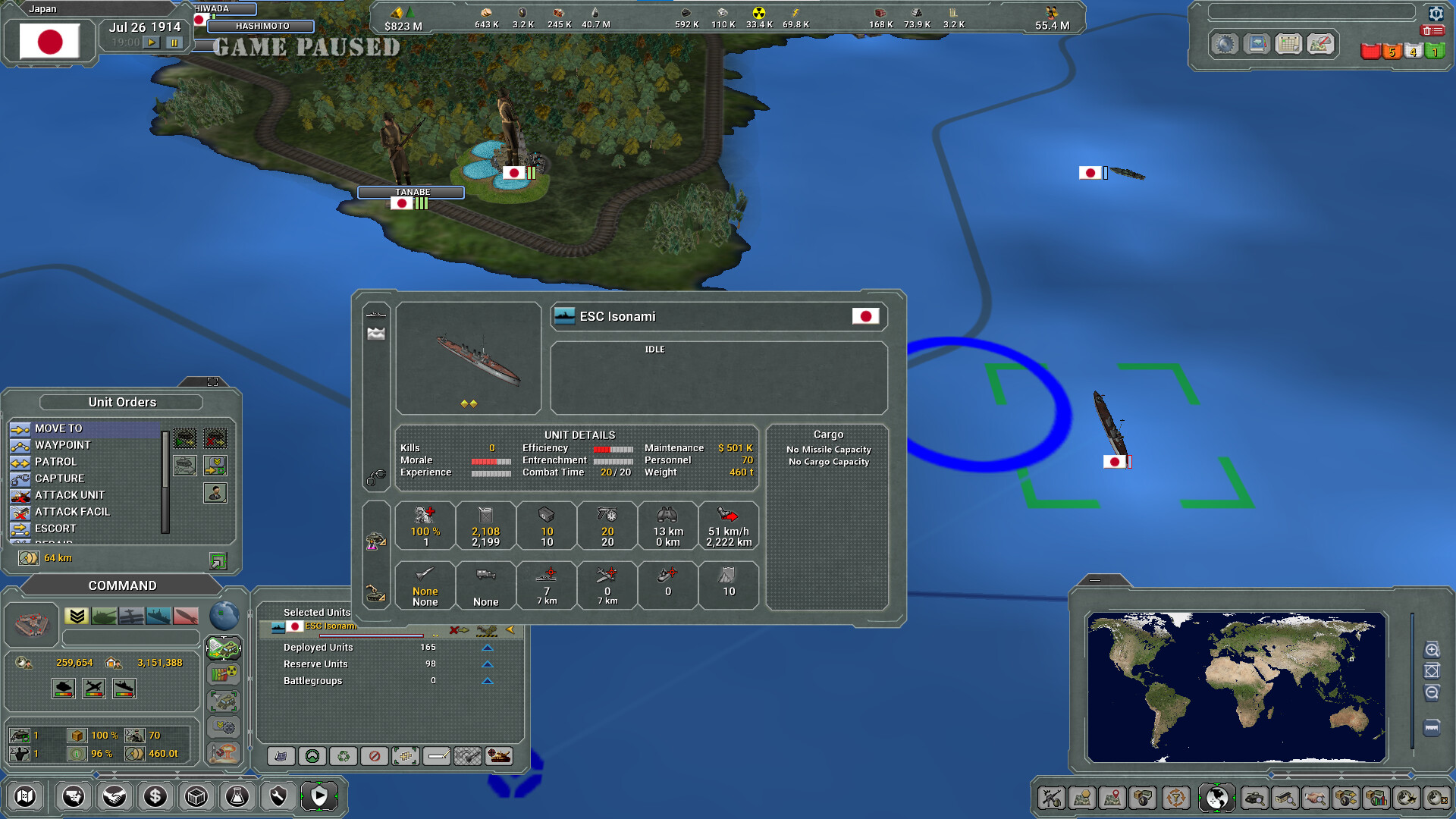Select ESC Isonami in Selected Units list
Image resolution: width=1456 pixels, height=819 pixels.
pyautogui.click(x=330, y=626)
